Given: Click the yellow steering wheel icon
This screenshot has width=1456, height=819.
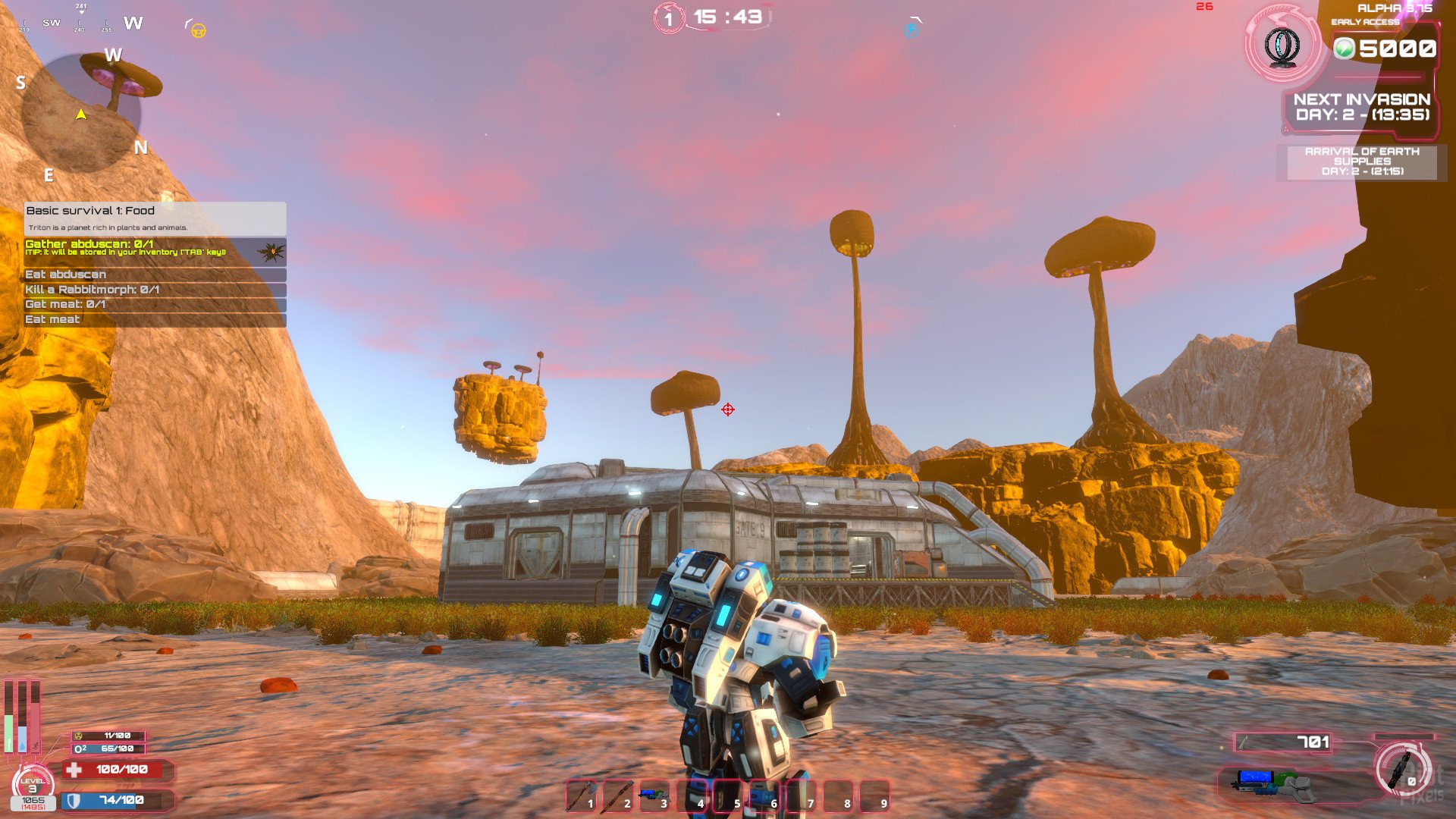Looking at the screenshot, I should tap(199, 31).
